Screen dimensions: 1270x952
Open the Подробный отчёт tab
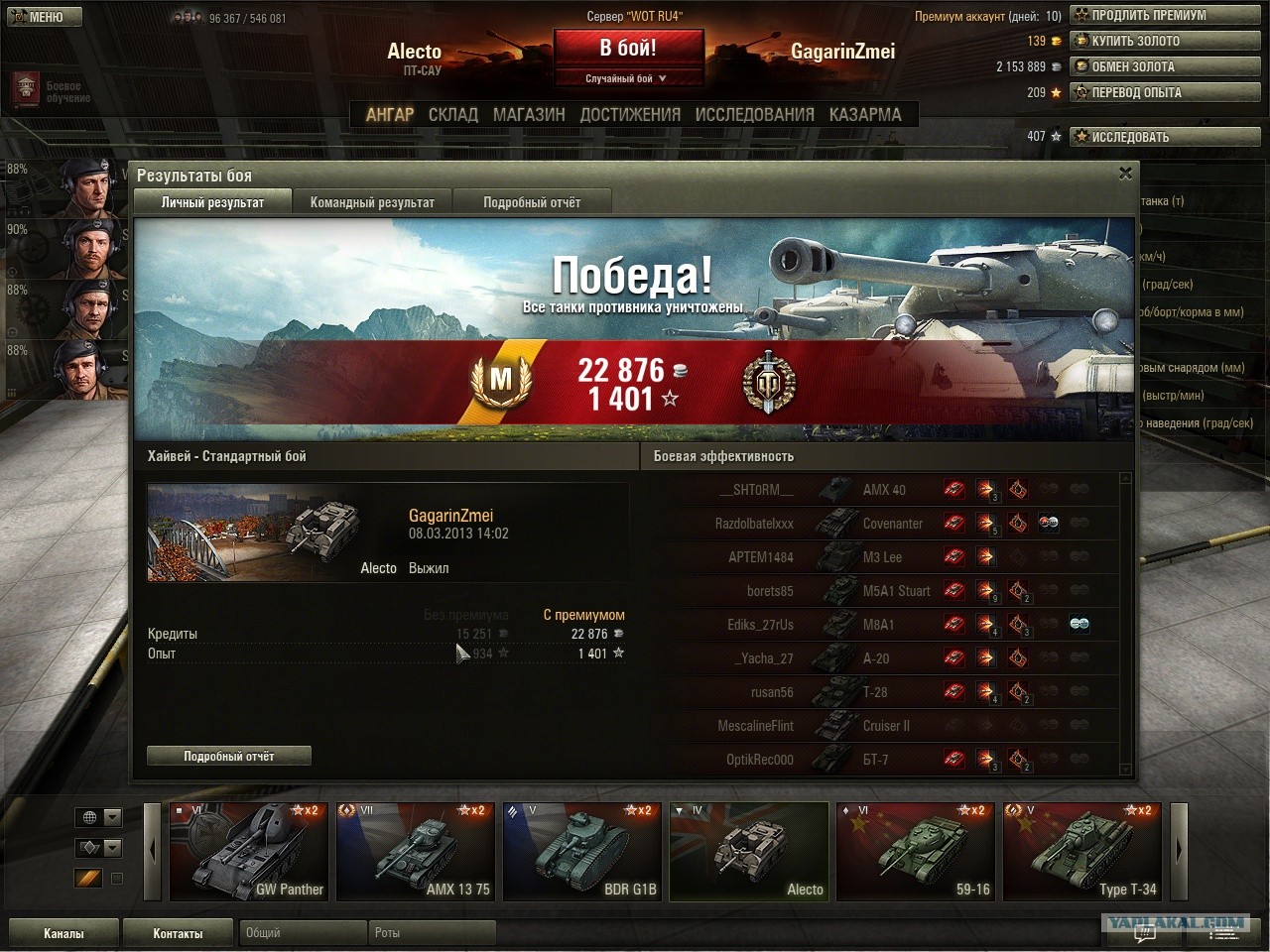532,202
